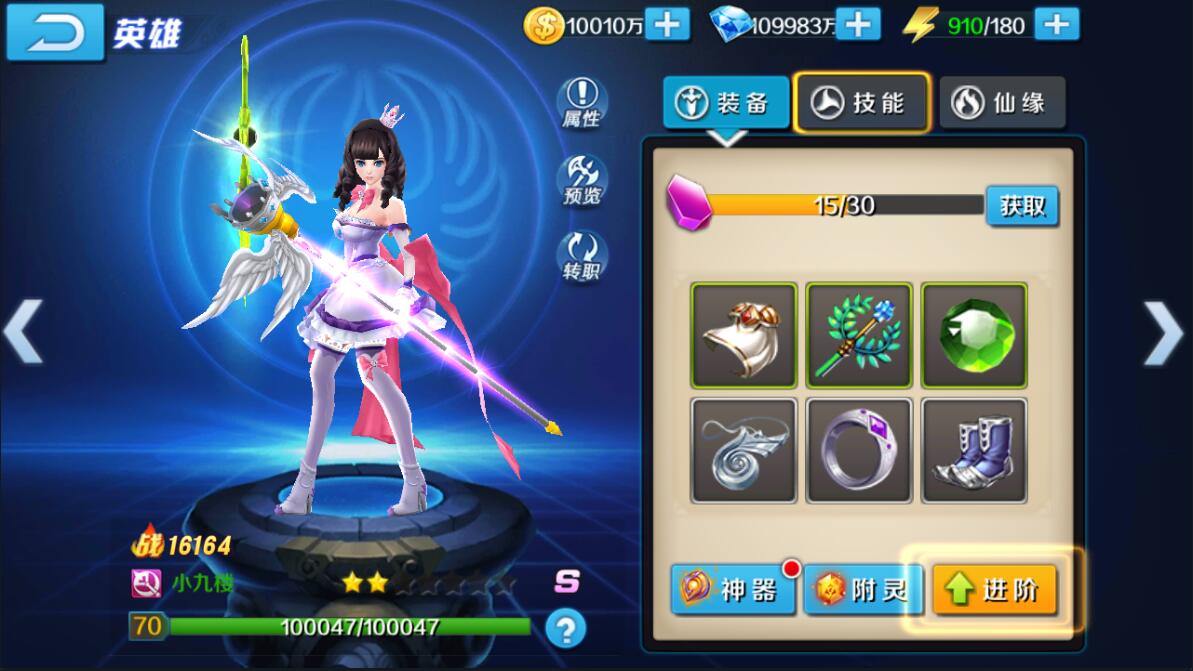Select the green gem equipment slot

pos(974,335)
